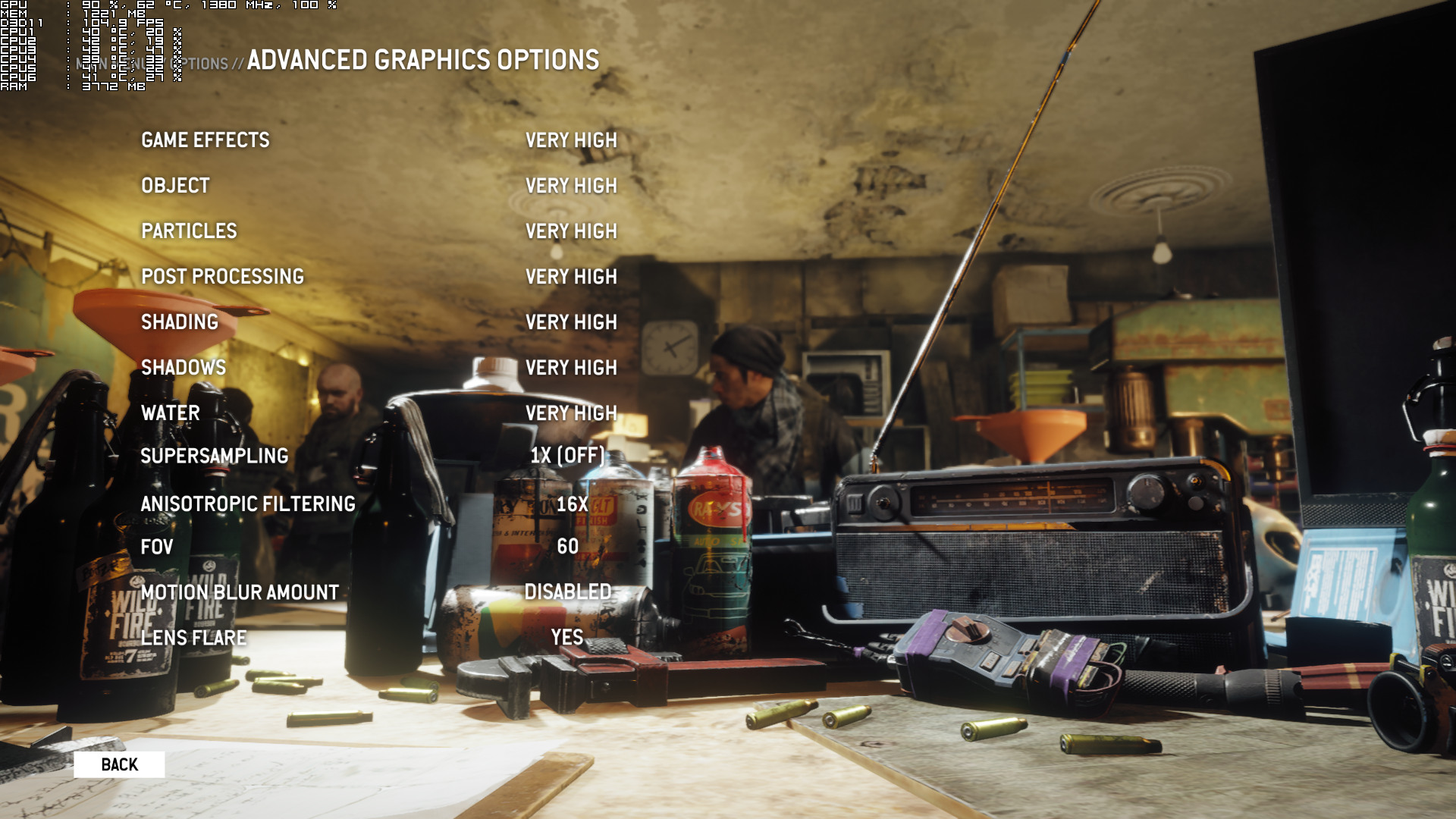Change the Object detail setting
1456x819 pixels.
tap(175, 186)
